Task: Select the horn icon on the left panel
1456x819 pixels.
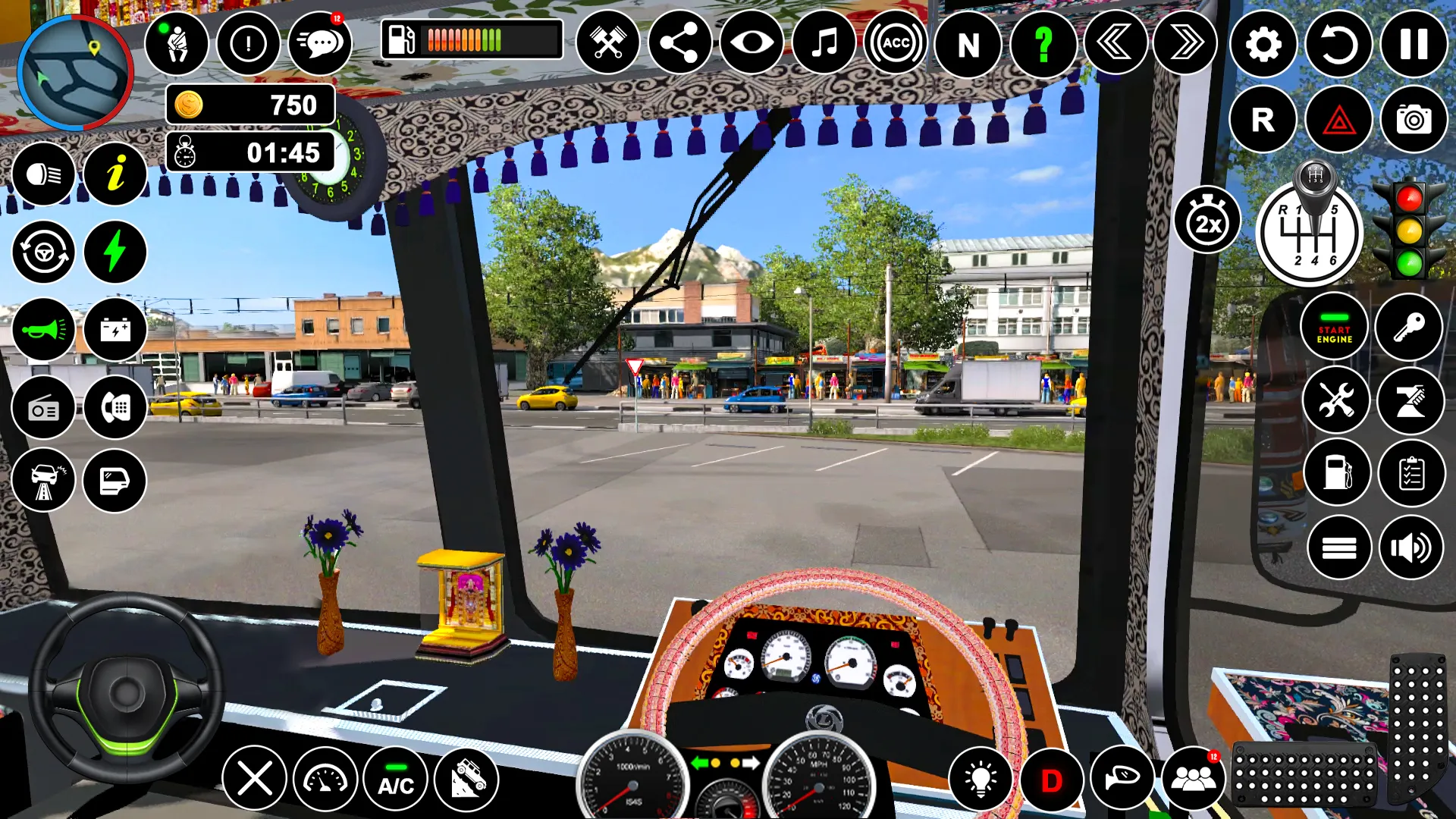Action: pos(43,329)
